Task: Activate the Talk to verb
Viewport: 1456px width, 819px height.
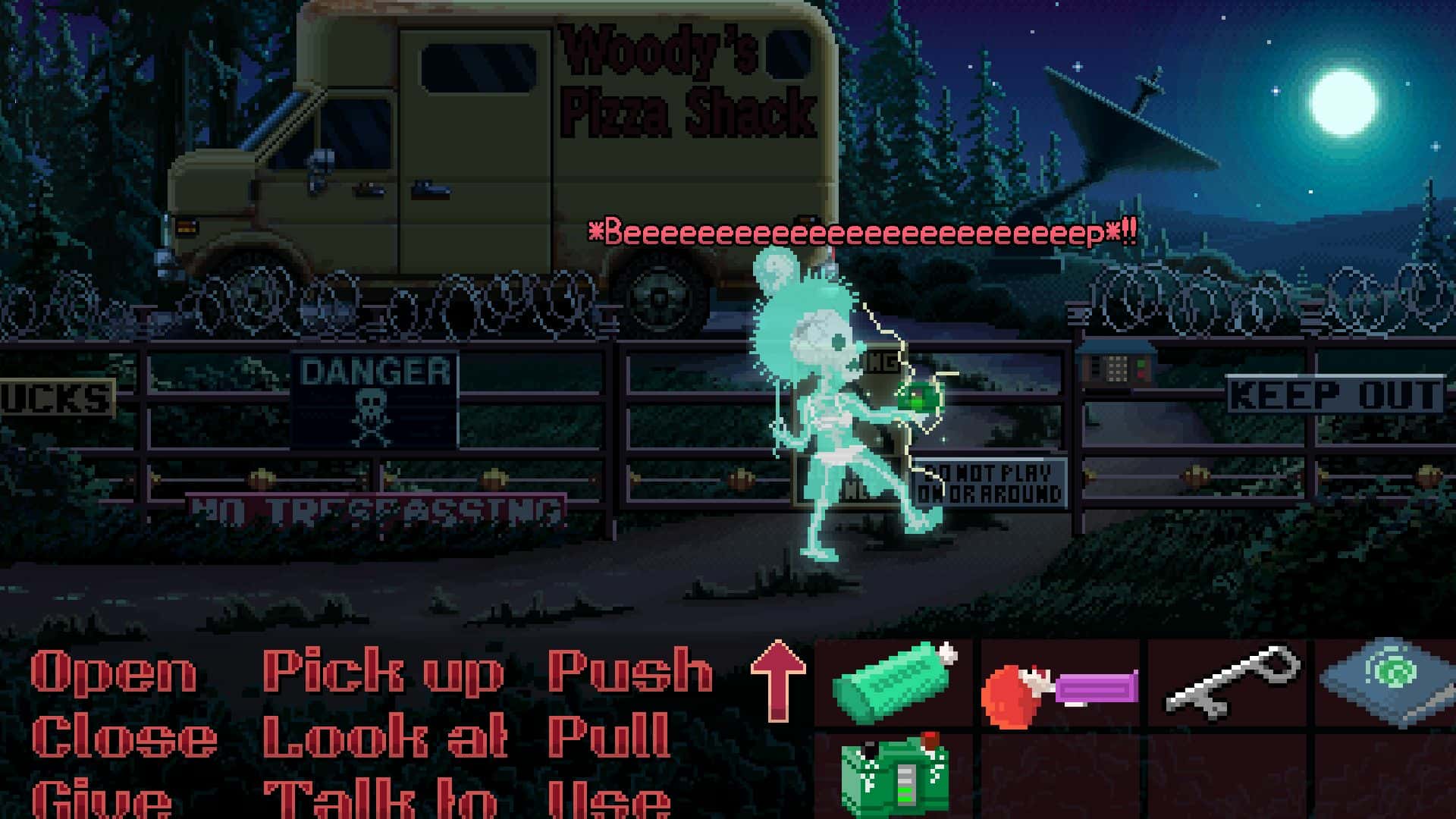Action: (x=379, y=799)
